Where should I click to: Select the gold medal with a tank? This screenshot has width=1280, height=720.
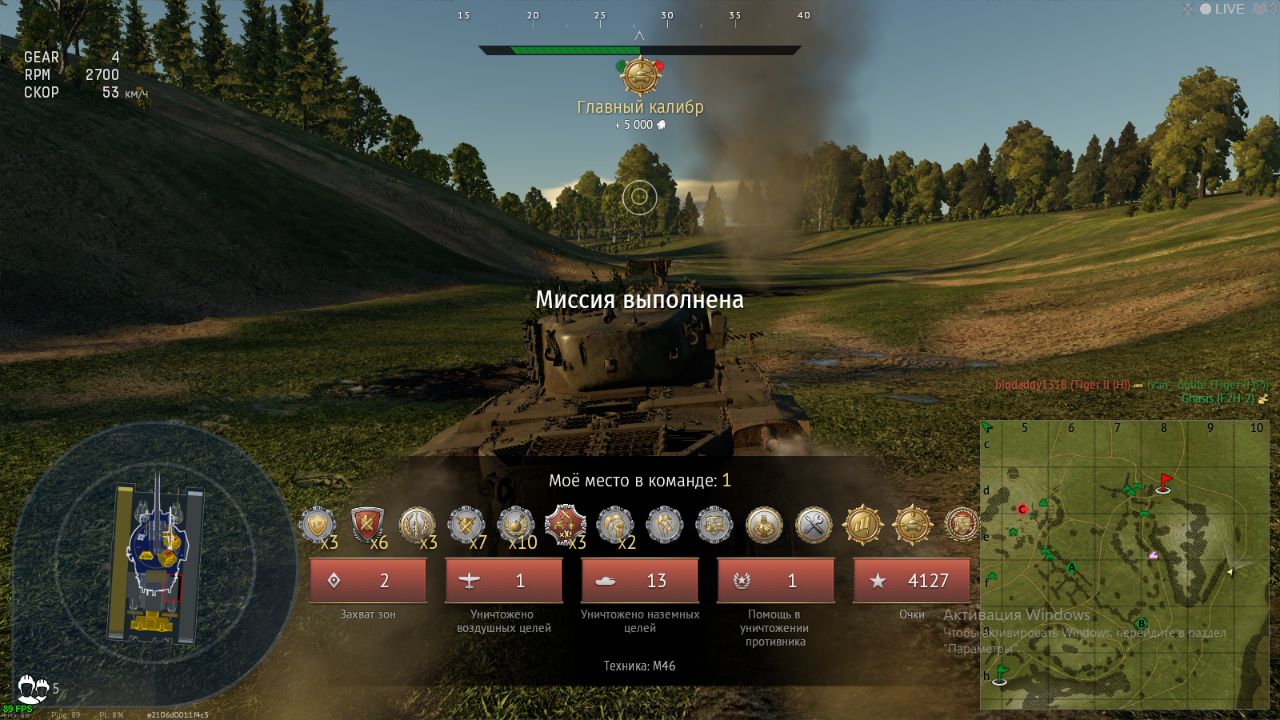pos(912,524)
